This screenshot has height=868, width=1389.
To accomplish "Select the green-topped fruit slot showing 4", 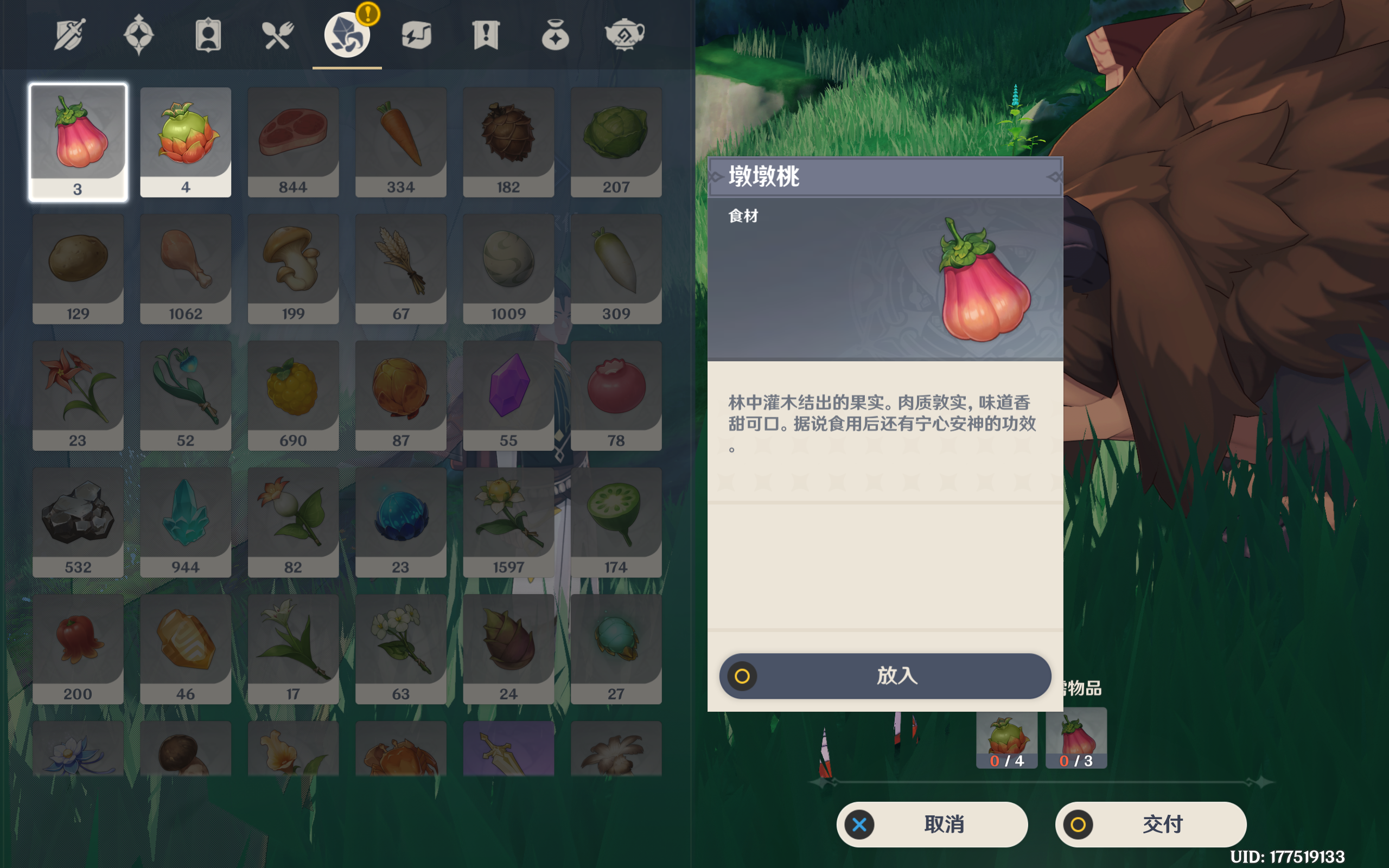I will [x=186, y=142].
